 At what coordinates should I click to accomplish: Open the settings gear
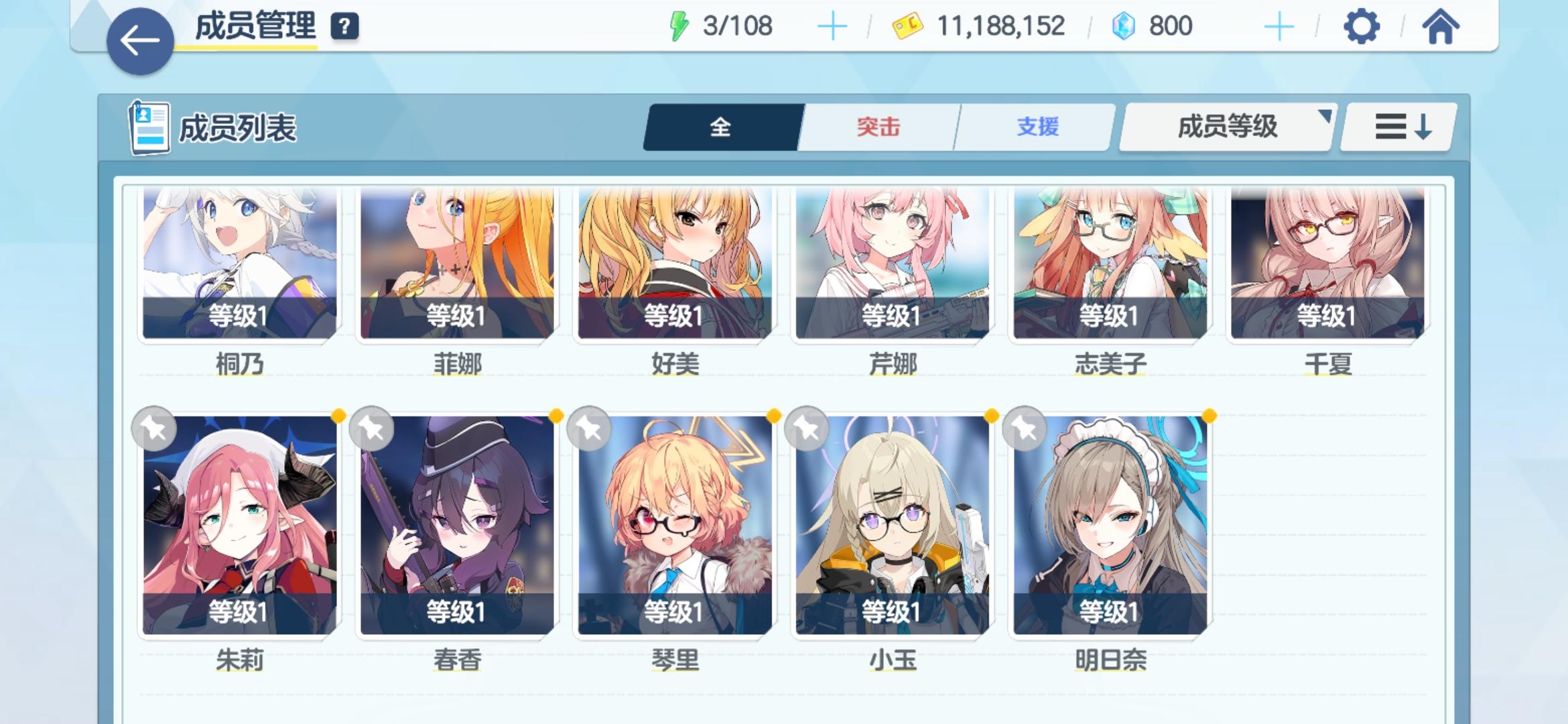point(1363,25)
